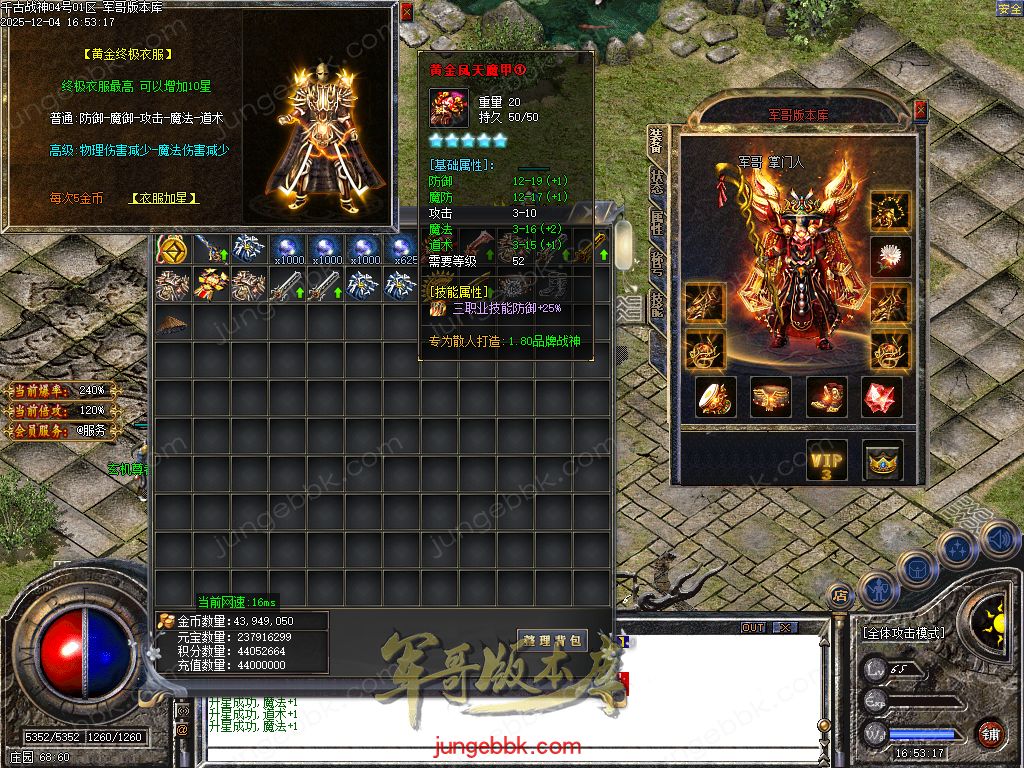This screenshot has width=1024, height=768.
Task: Select the straw hat in the bag
Action: point(173,323)
